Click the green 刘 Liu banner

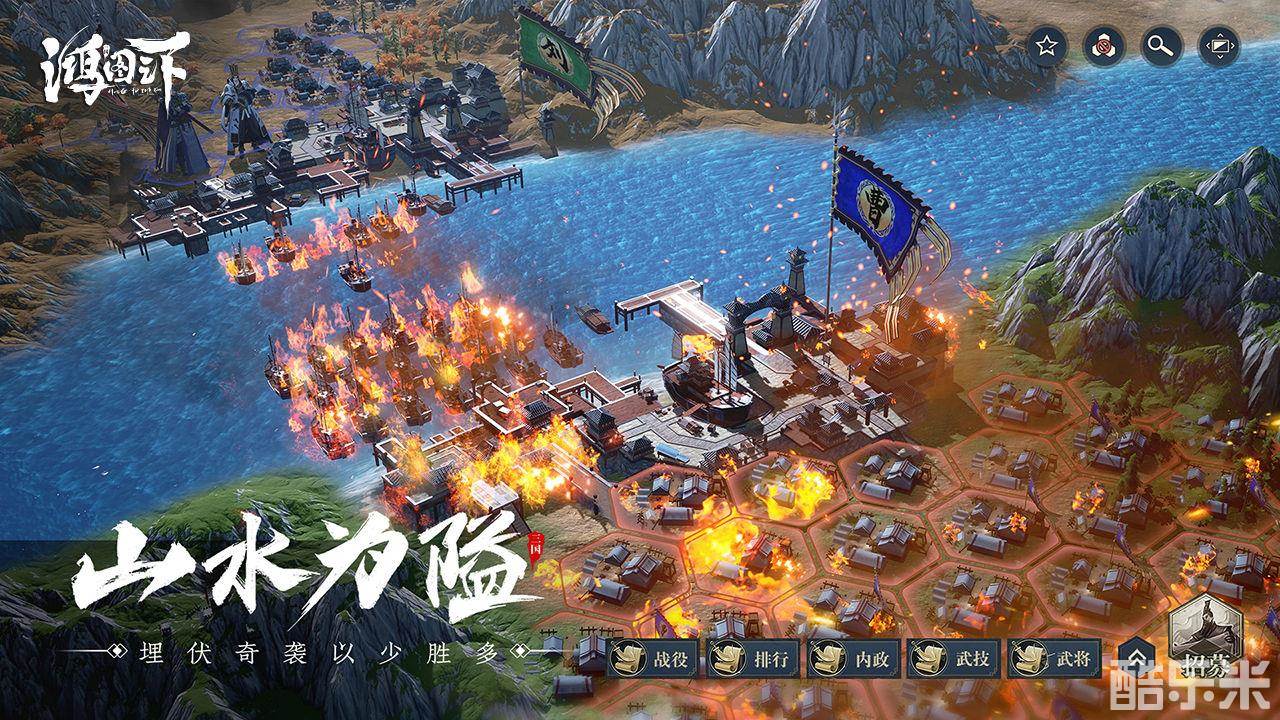555,50
